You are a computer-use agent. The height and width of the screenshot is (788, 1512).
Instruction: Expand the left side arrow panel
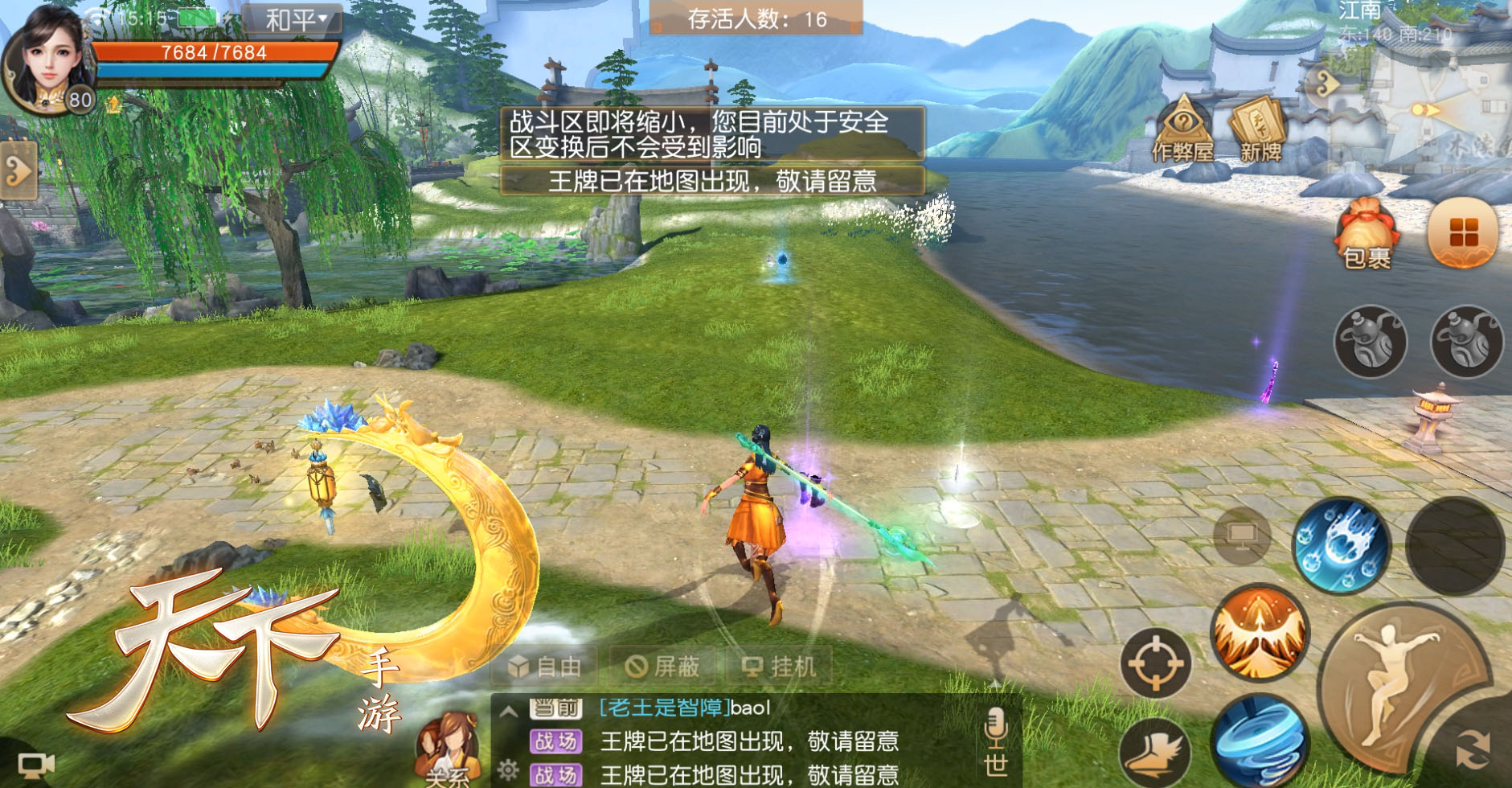[18, 170]
